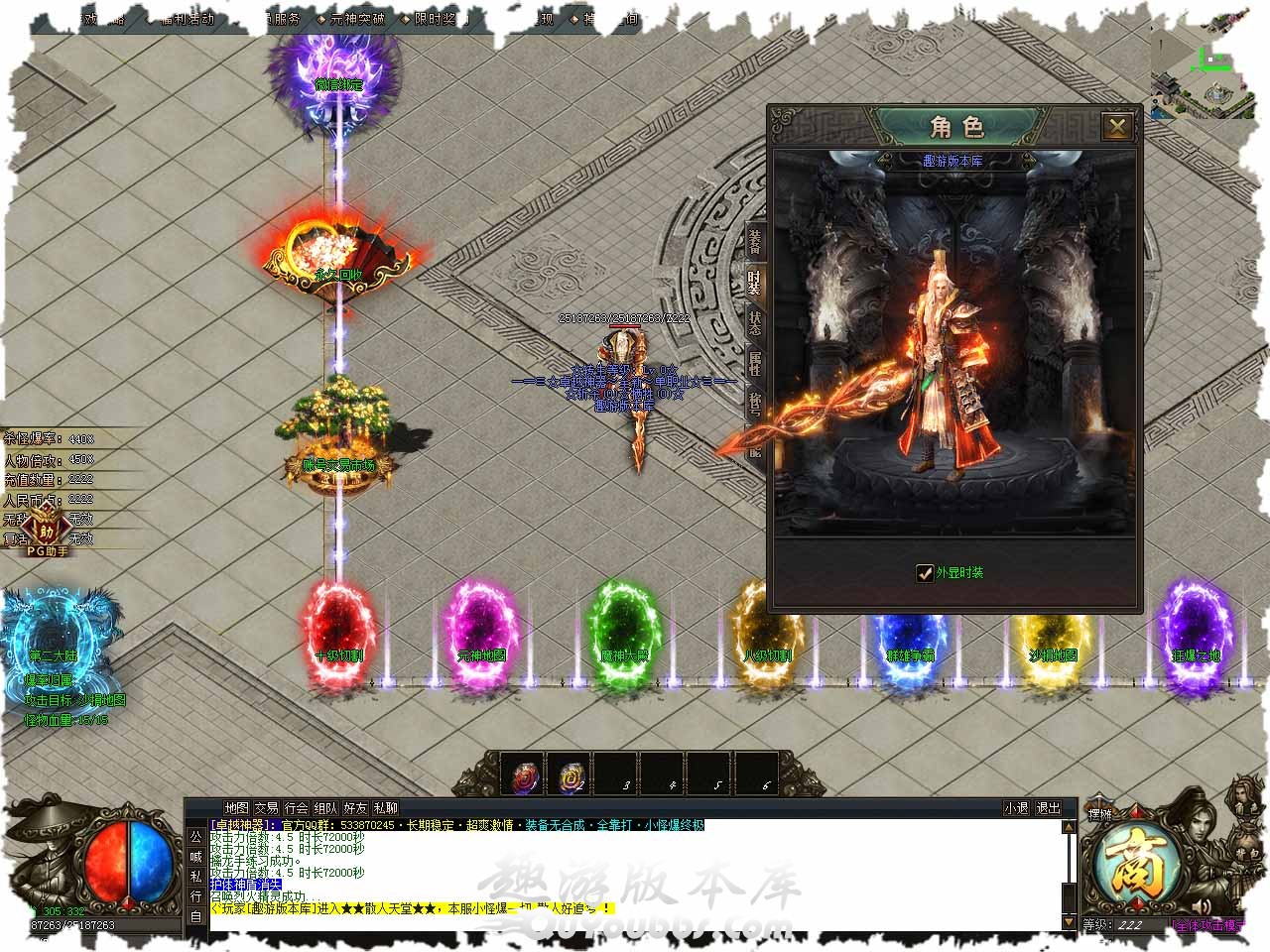The width and height of the screenshot is (1270, 952).
Task: Open the 行会 guild button
Action: pos(296,808)
